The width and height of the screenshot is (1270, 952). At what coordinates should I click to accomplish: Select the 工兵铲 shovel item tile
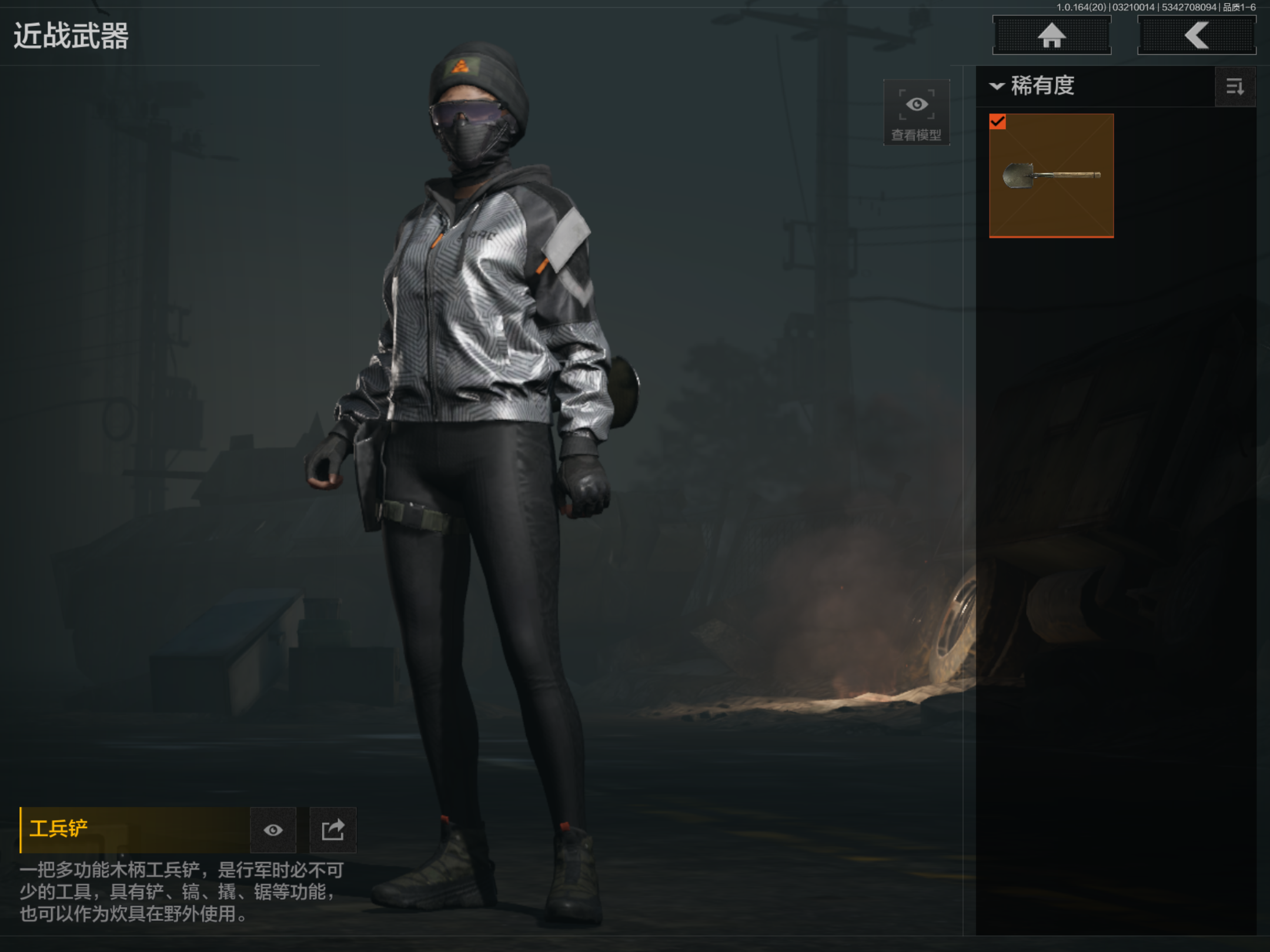[x=1051, y=175]
